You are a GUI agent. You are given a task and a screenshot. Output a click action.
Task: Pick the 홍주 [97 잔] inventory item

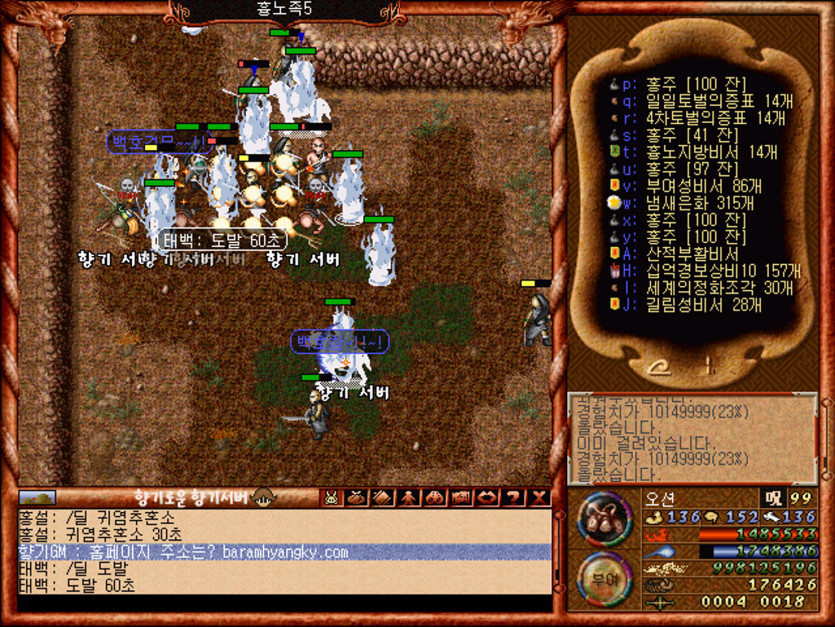680,169
